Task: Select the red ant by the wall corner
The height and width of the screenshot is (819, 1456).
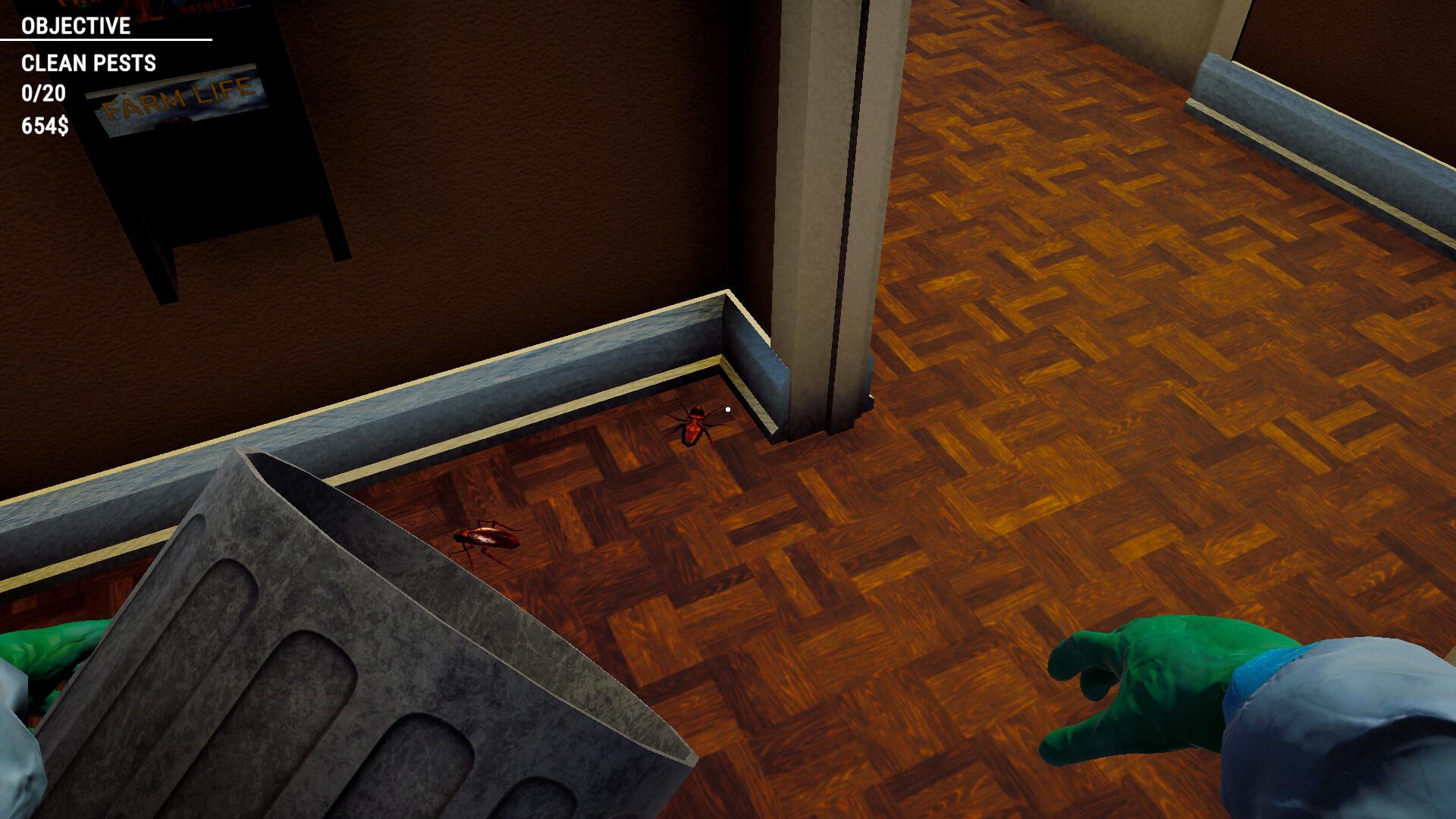Action: [x=694, y=421]
